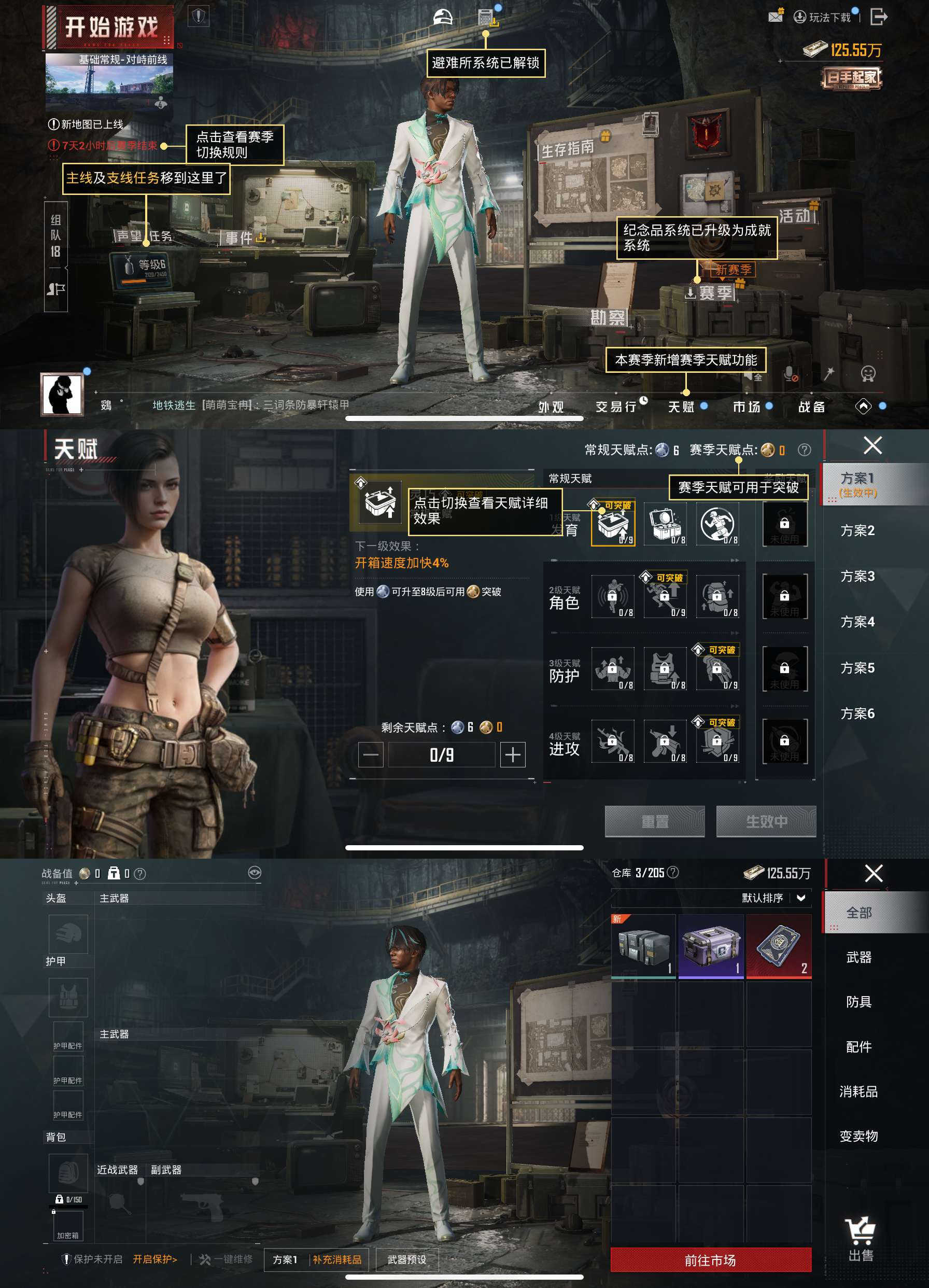Switch to 方案6 talent plan
Screen dimensions: 929x1288
[857, 713]
